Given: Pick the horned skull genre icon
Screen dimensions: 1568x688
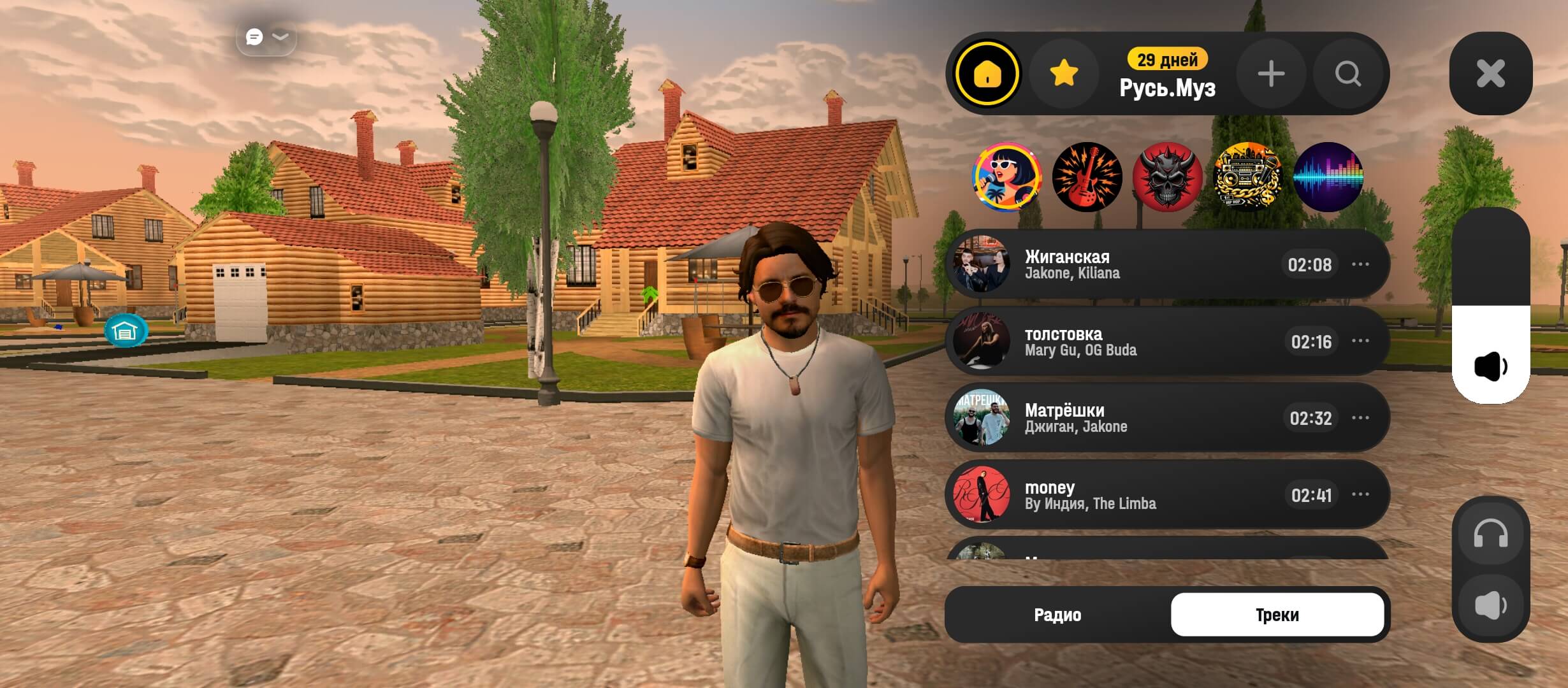Looking at the screenshot, I should pos(1167,176).
